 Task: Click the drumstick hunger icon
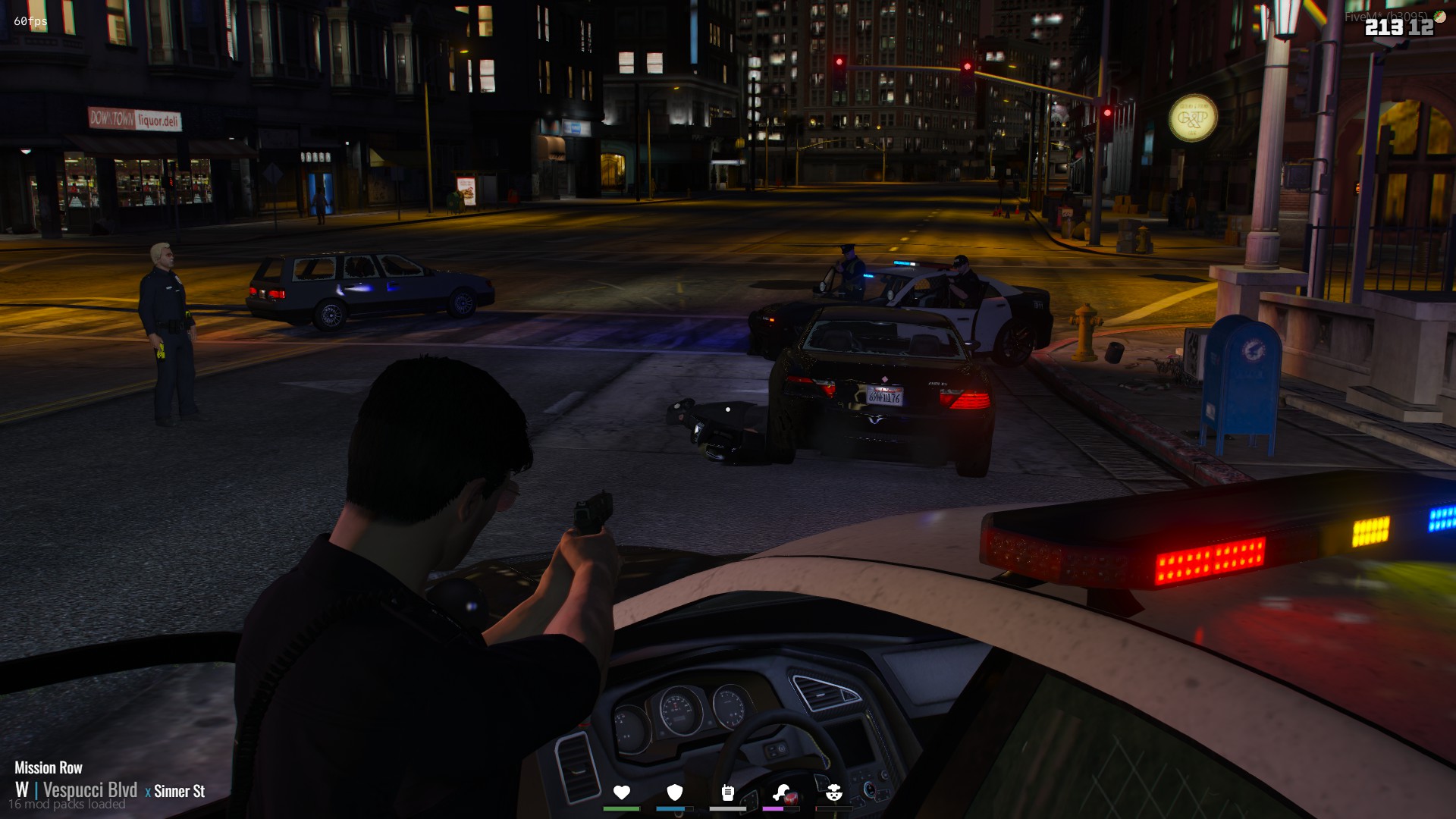pos(783,793)
